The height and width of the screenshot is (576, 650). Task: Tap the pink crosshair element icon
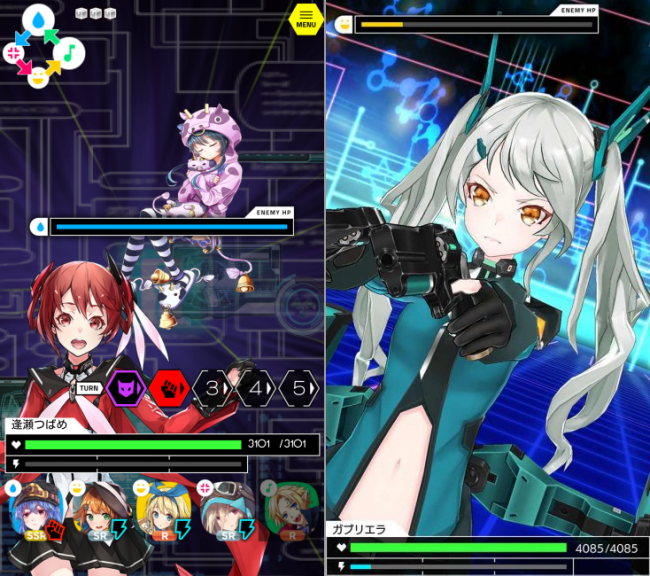point(14,52)
